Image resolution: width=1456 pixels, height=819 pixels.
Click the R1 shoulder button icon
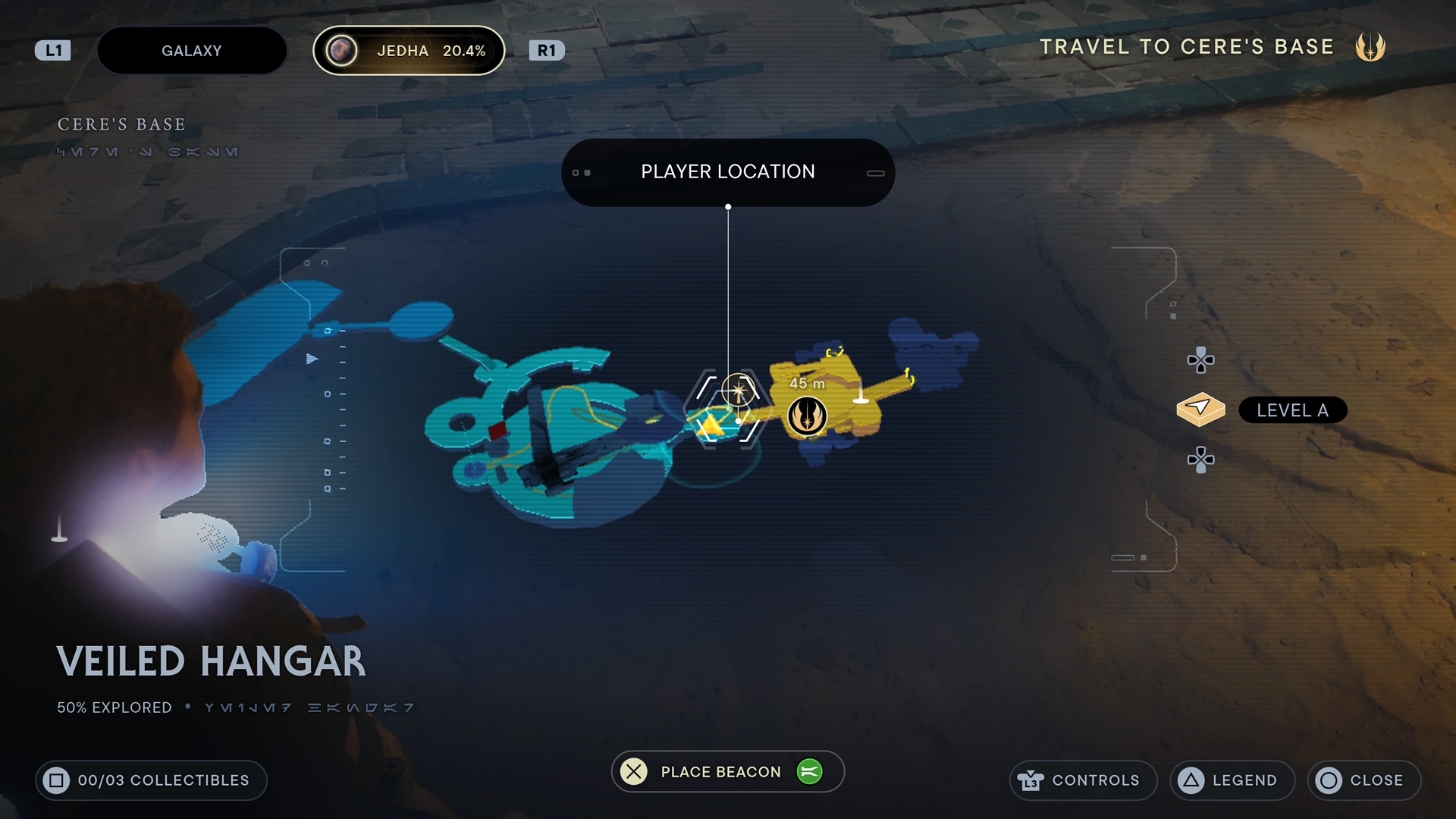(548, 50)
